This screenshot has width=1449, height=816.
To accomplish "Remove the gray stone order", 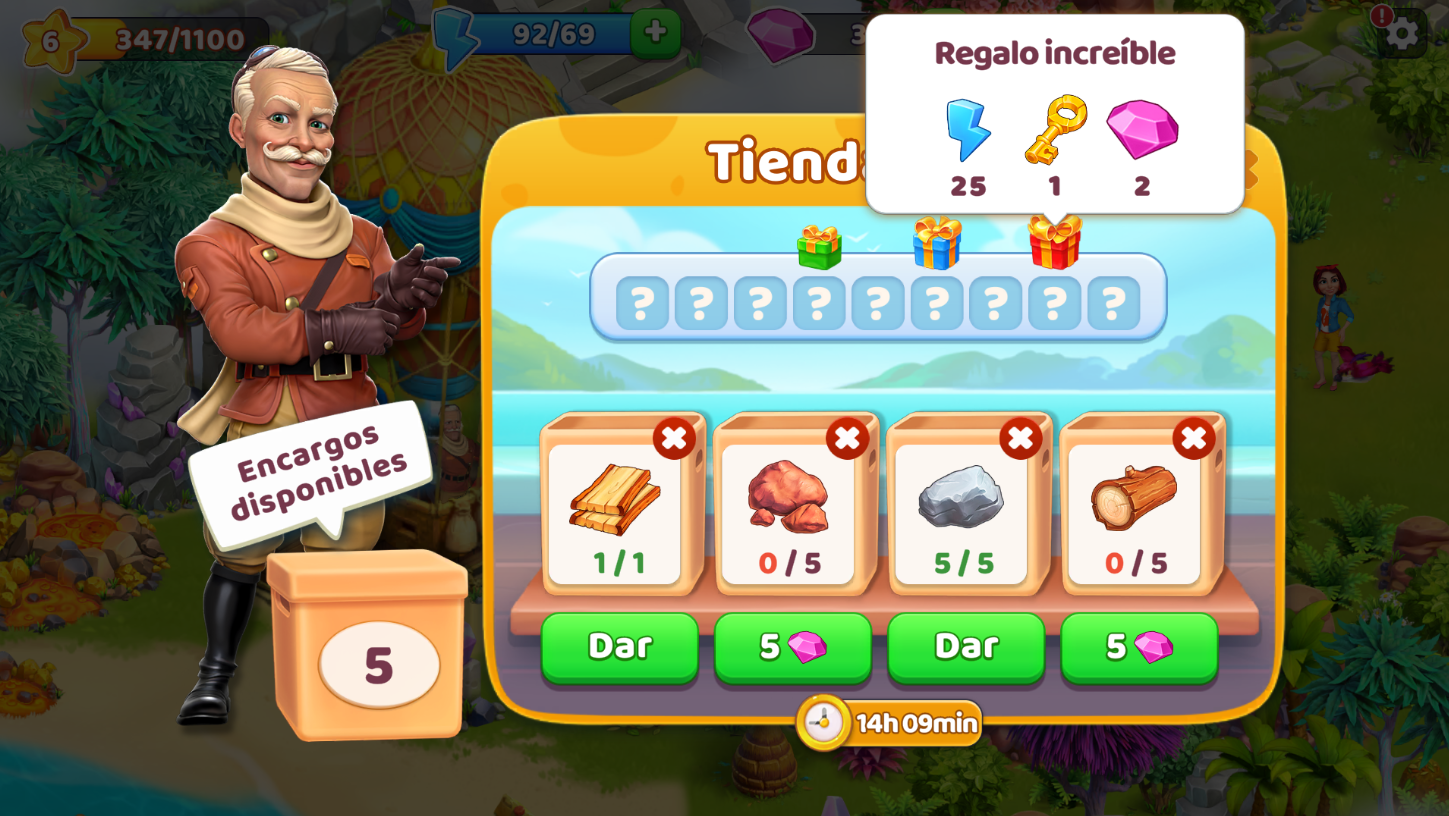I will [x=1020, y=438].
